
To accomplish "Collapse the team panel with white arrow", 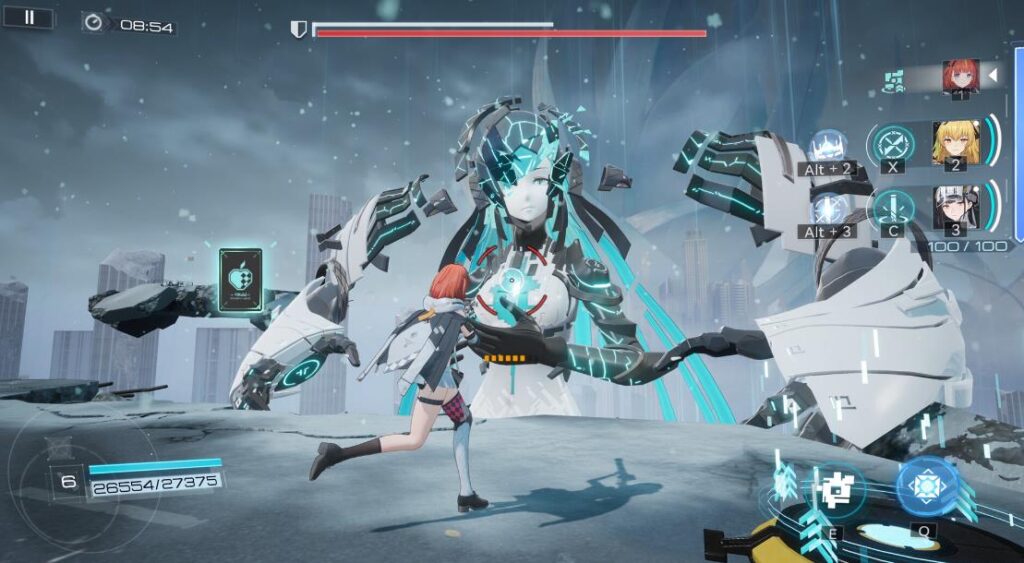I will tap(993, 75).
